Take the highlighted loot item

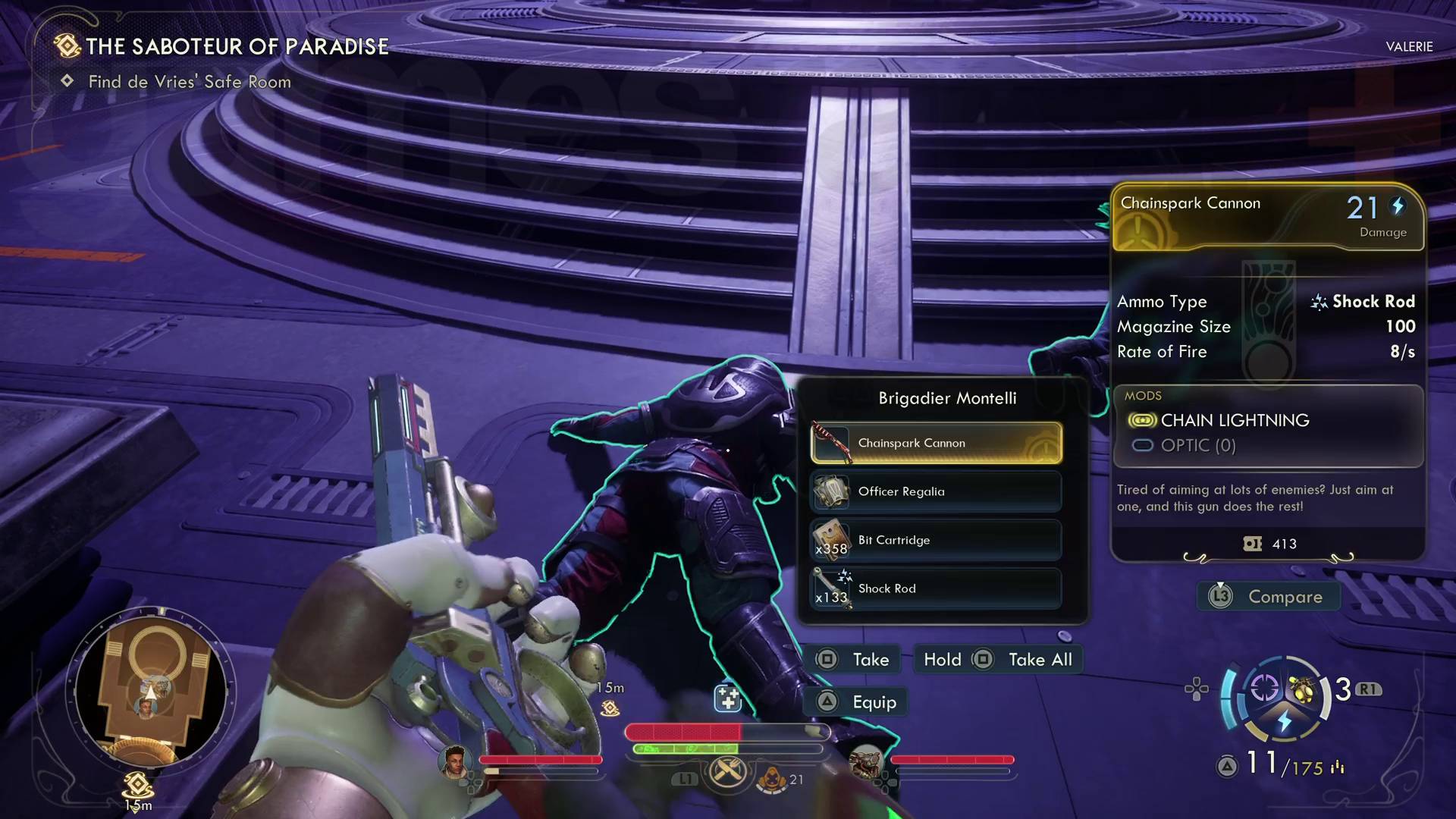point(852,660)
